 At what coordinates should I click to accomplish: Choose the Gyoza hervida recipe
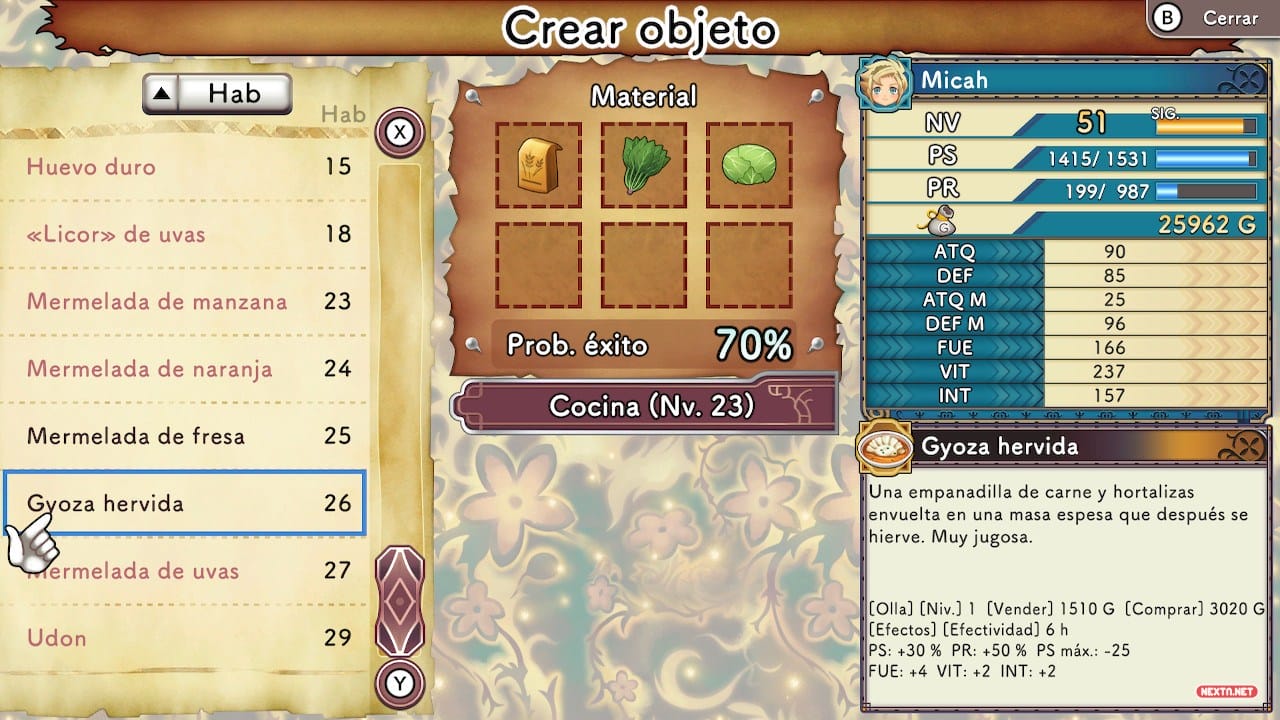pos(185,503)
